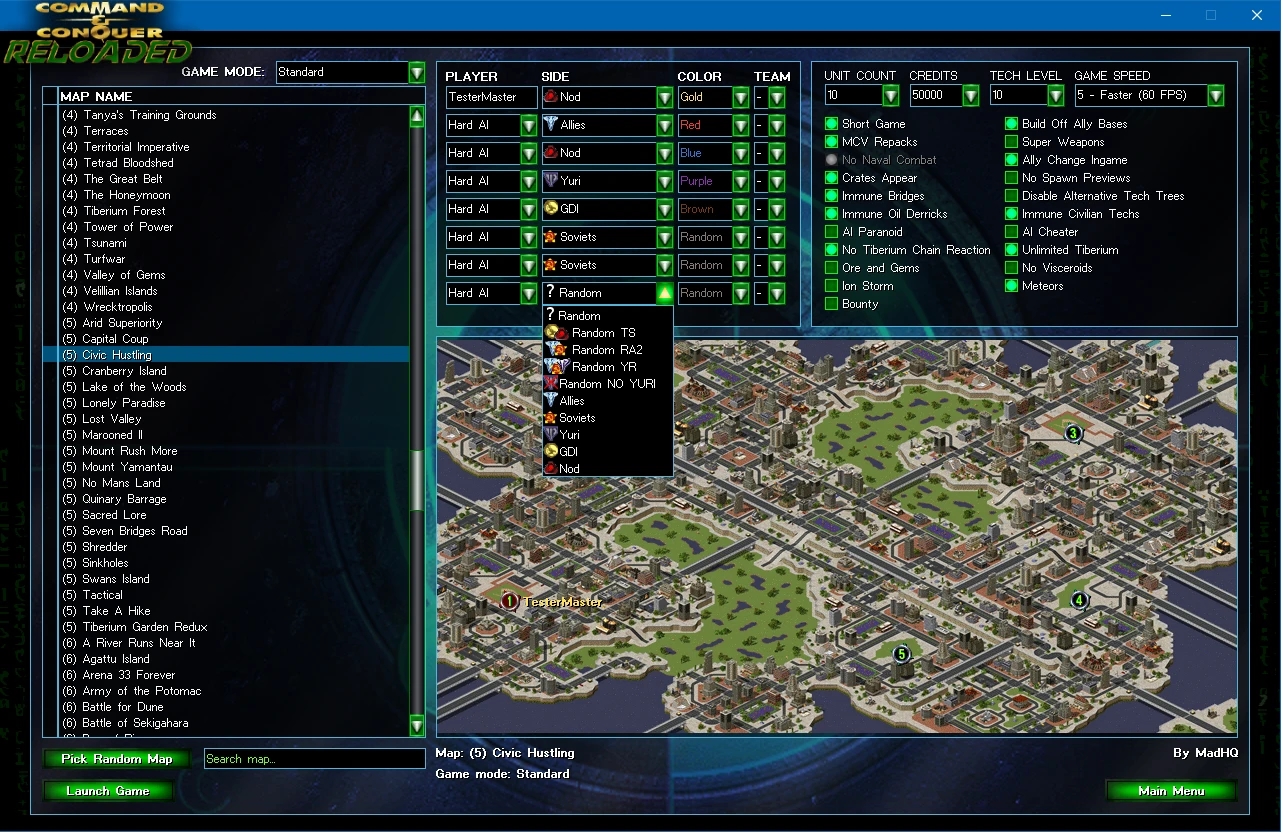The image size is (1281, 832).
Task: Open the Game Mode dropdown
Action: pos(417,73)
